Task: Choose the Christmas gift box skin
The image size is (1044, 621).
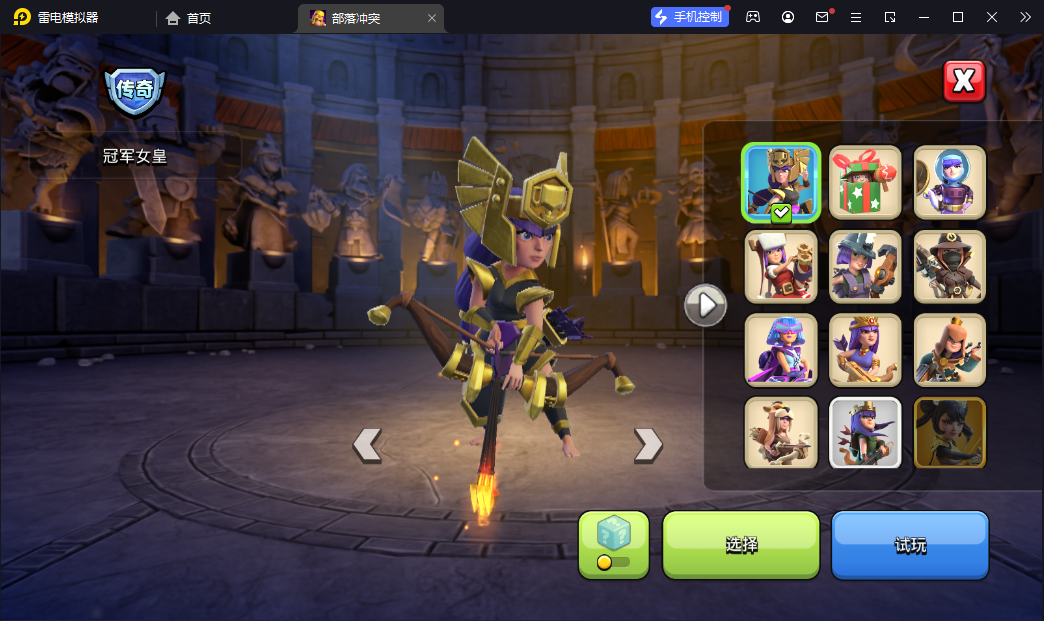Action: 865,182
